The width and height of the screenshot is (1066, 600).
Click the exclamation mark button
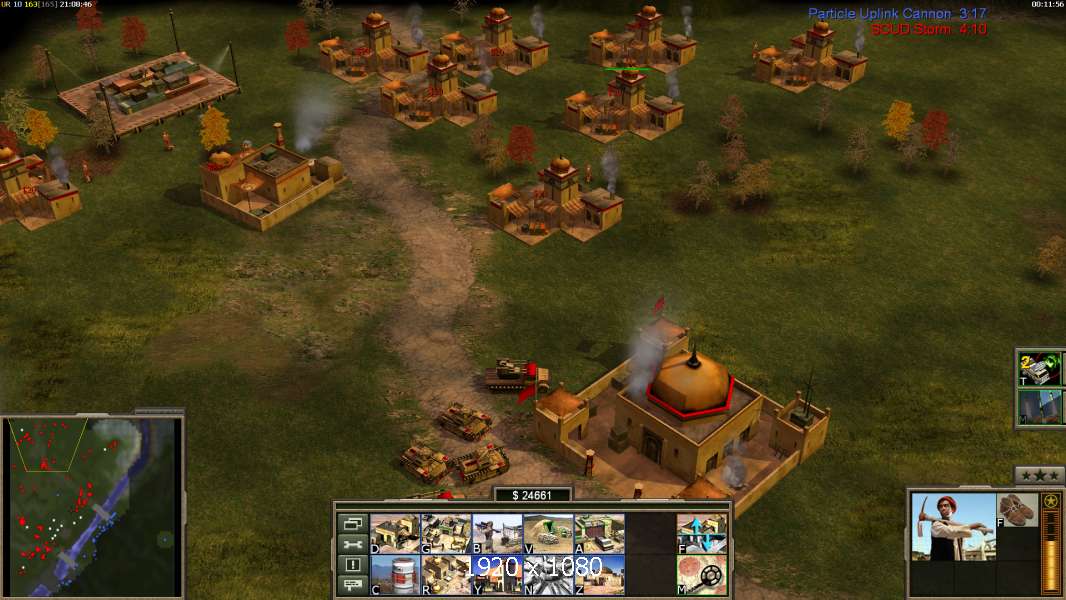click(x=352, y=565)
